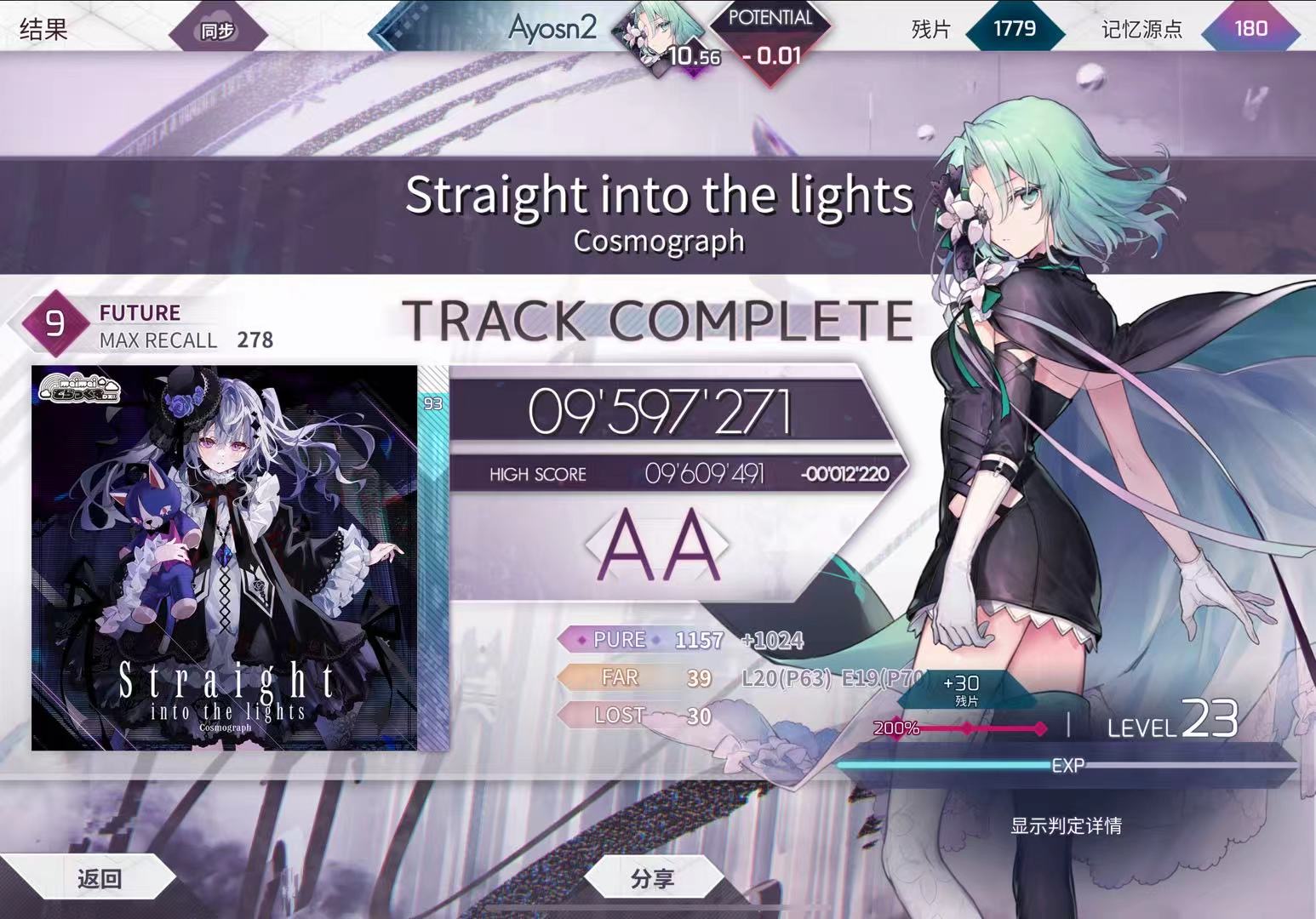Screen dimensions: 1316x919
Task: Open the 残片 fragments counter
Action: pos(1014,29)
